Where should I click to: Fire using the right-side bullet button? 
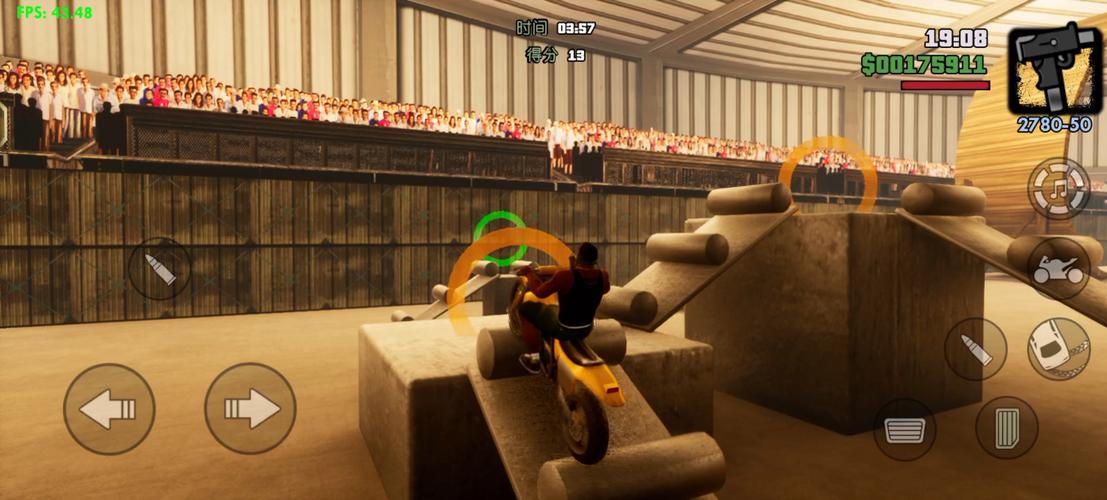[975, 349]
